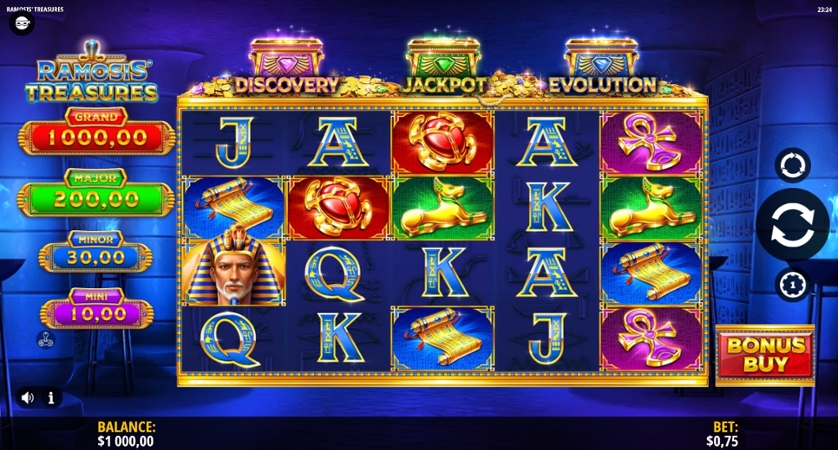Open the game info panel
This screenshot has height=450, width=838.
tap(50, 397)
